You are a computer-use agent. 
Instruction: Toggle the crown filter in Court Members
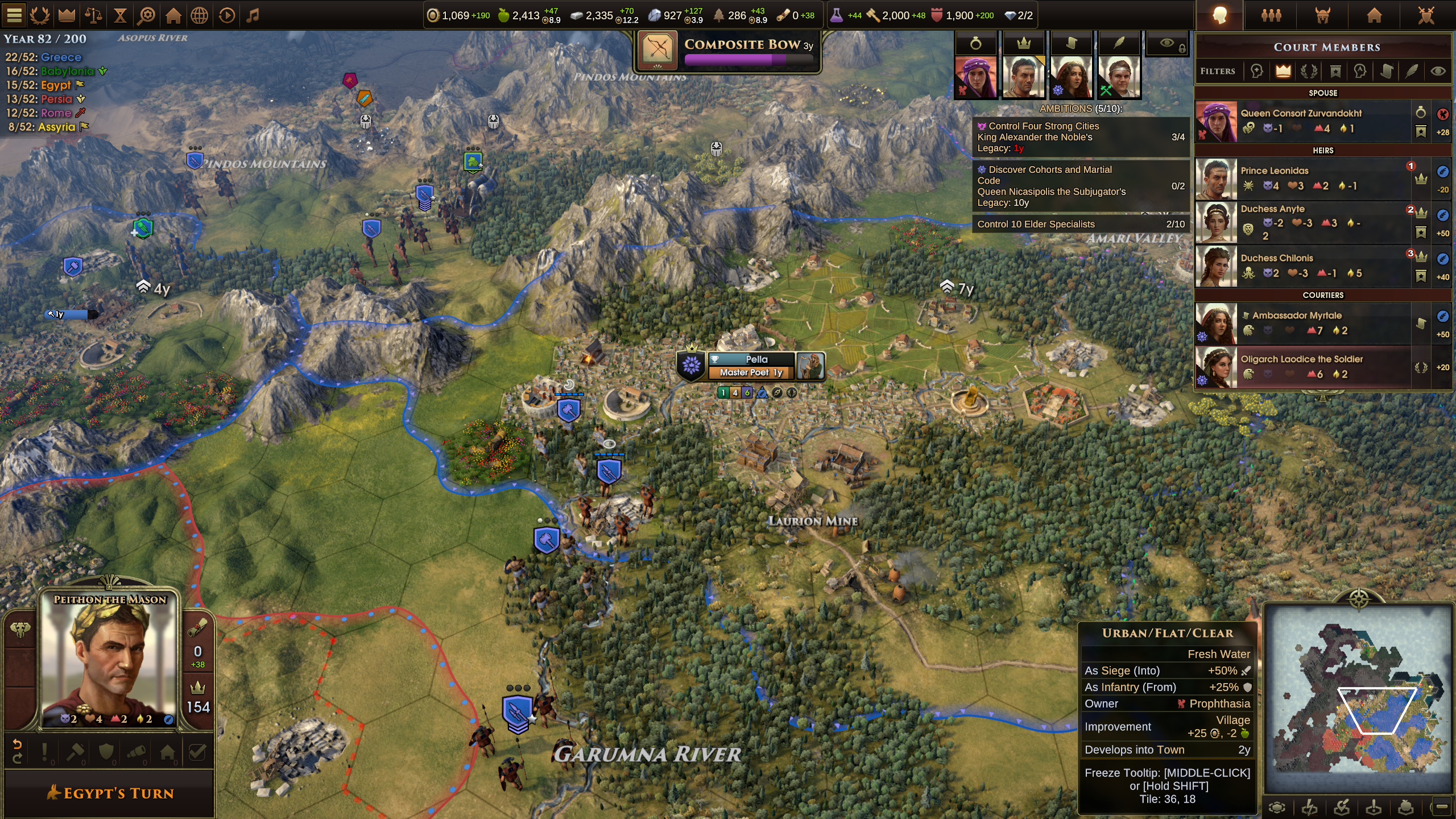tap(1283, 71)
